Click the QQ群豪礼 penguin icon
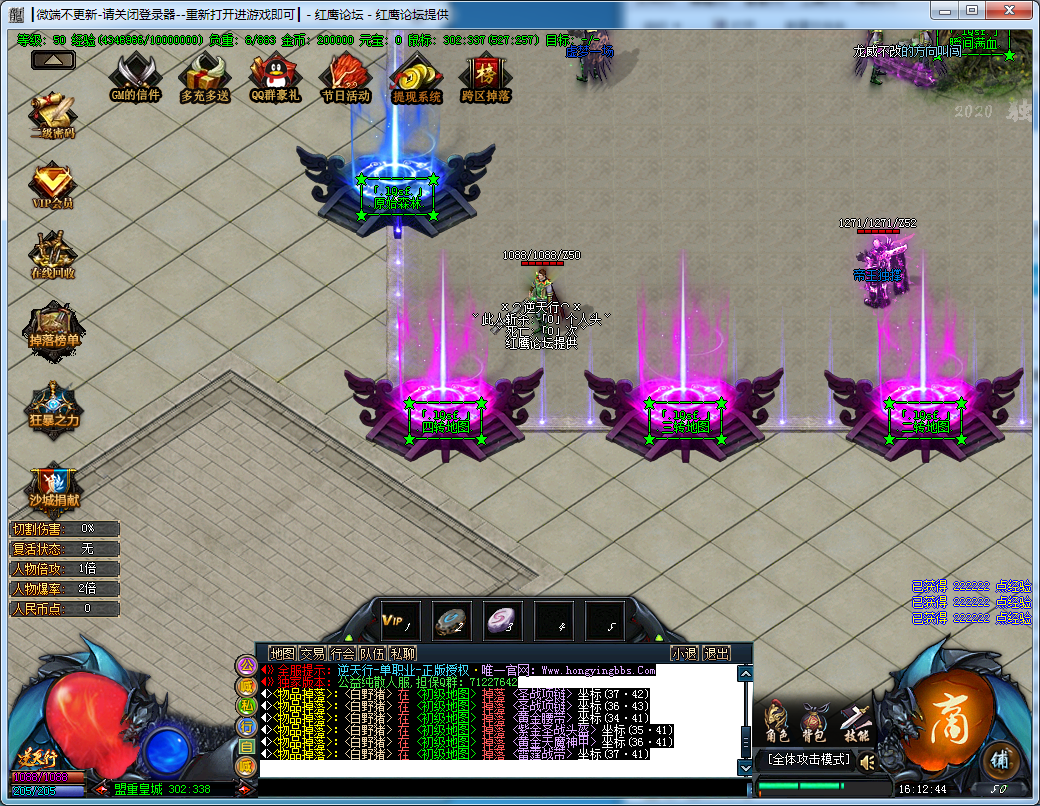 pyautogui.click(x=275, y=76)
